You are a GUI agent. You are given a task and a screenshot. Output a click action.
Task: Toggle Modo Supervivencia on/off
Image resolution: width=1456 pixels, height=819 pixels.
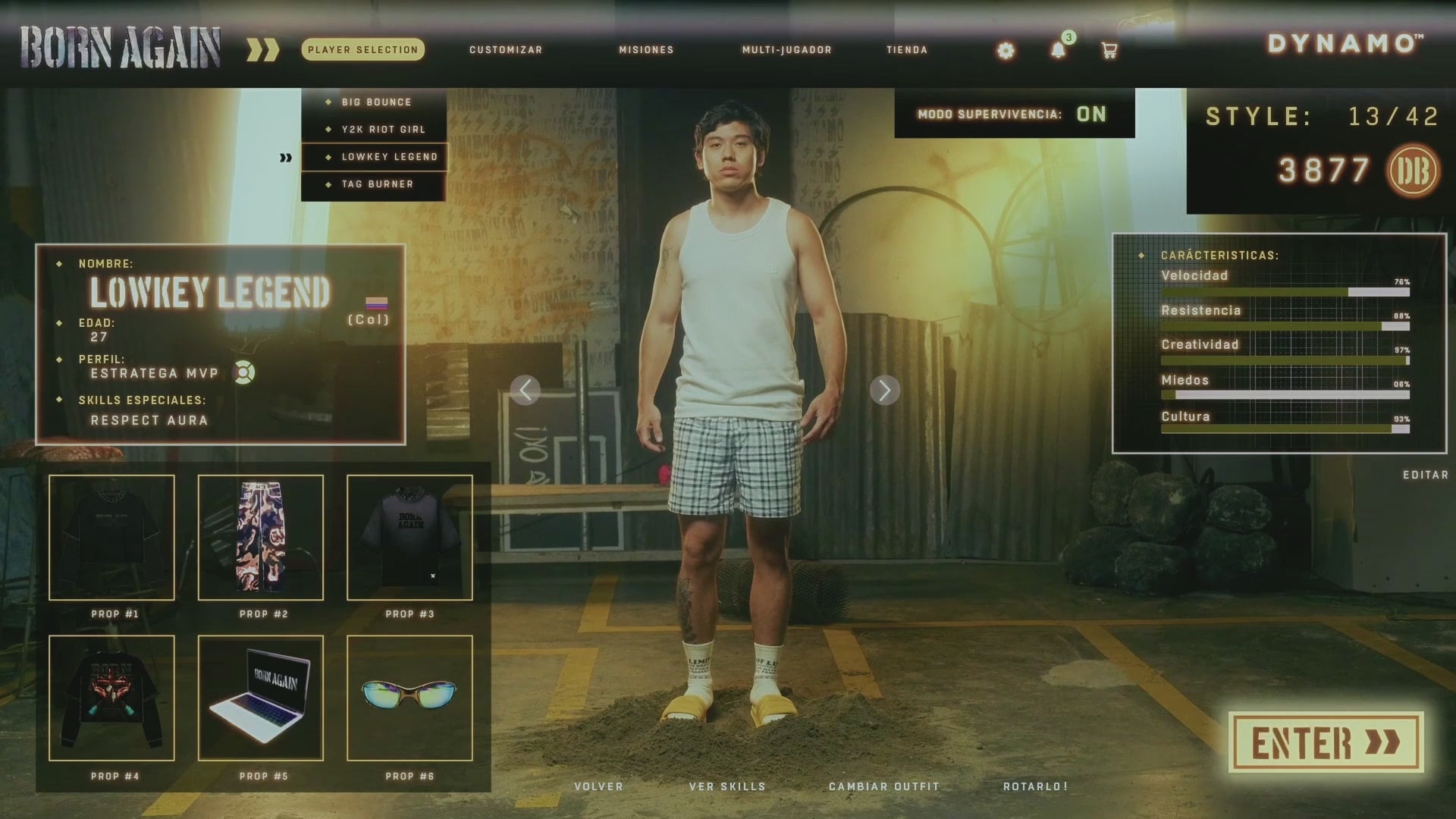(x=1090, y=115)
